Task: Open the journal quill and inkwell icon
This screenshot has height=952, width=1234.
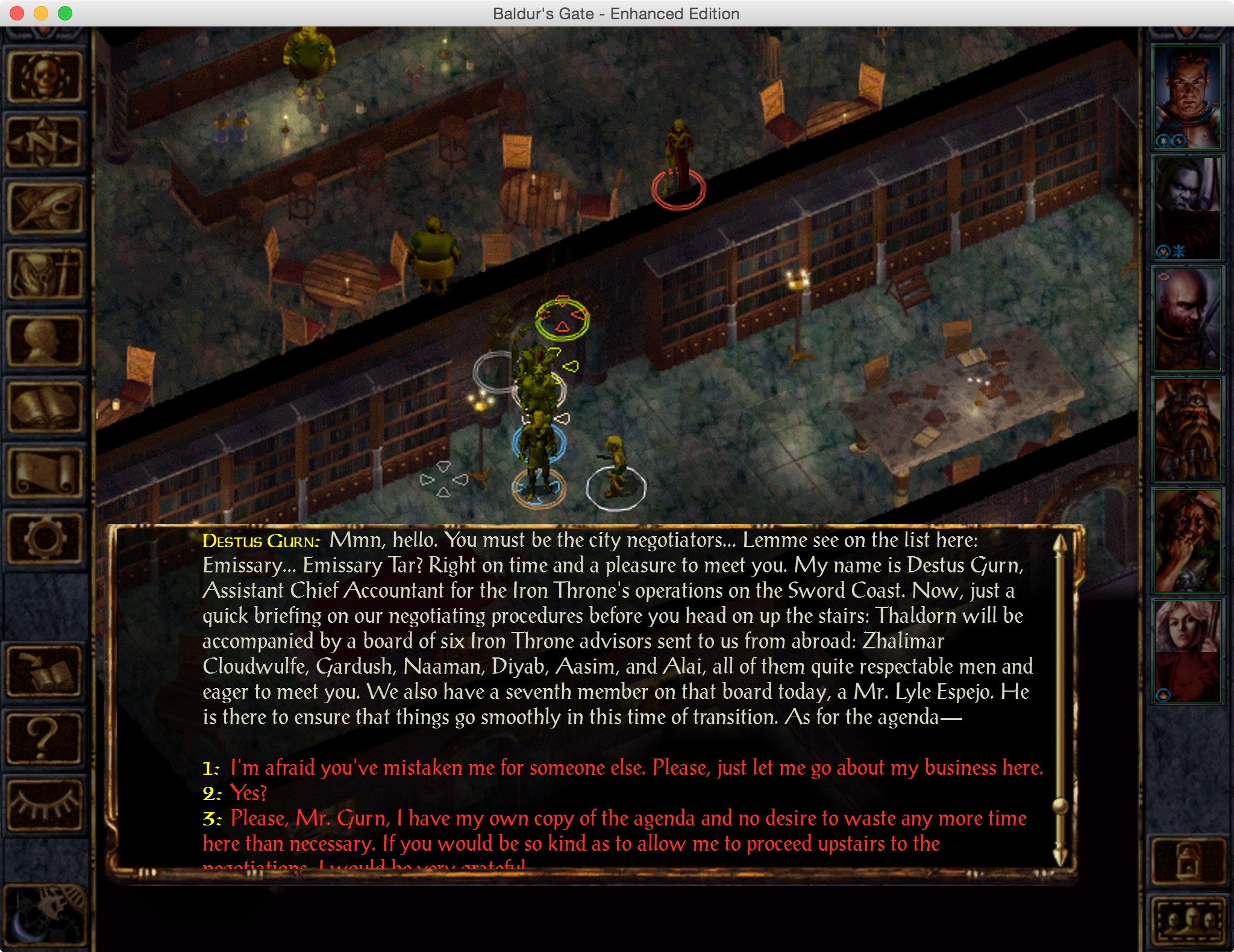Action: tap(45, 208)
